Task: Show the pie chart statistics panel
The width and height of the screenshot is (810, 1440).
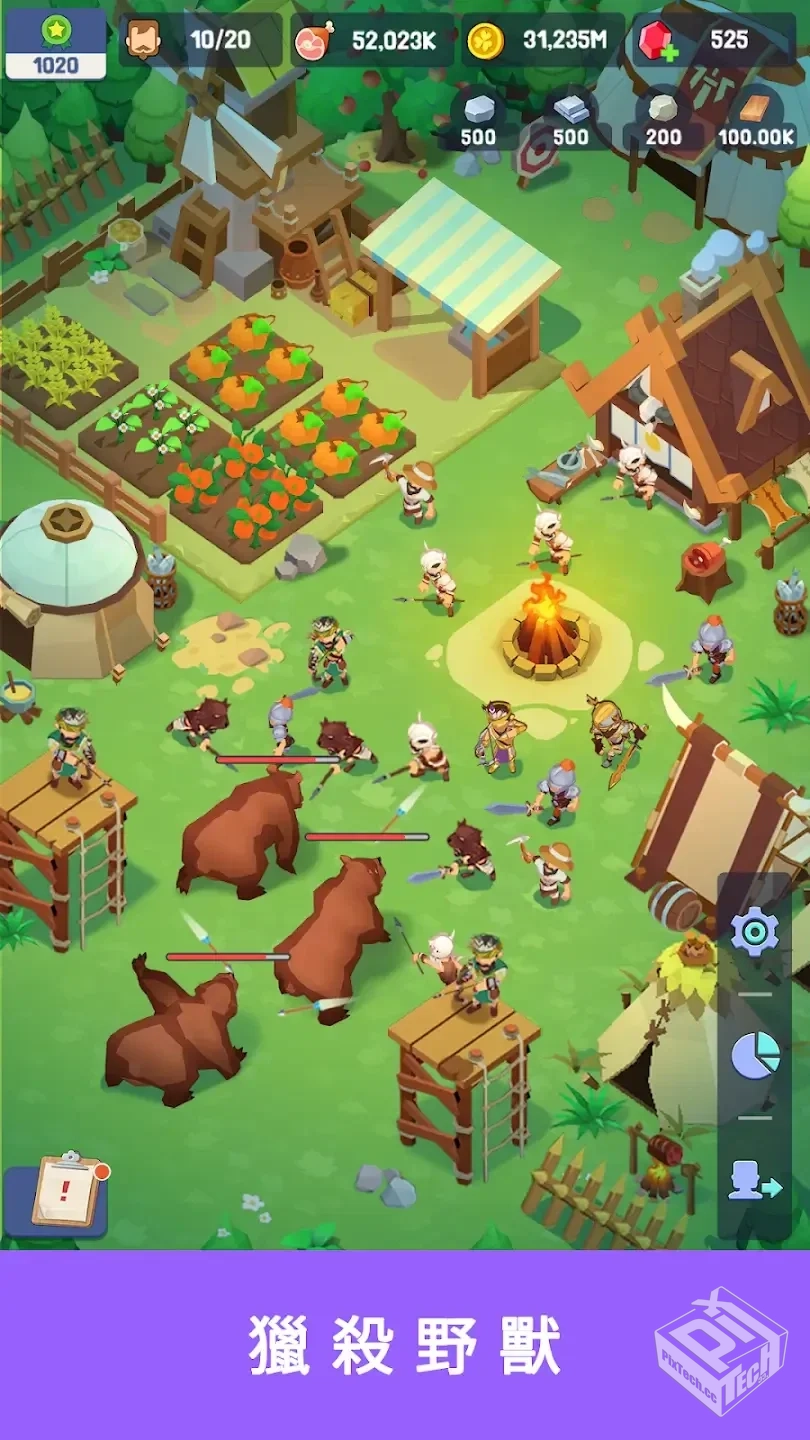Action: [755, 1055]
